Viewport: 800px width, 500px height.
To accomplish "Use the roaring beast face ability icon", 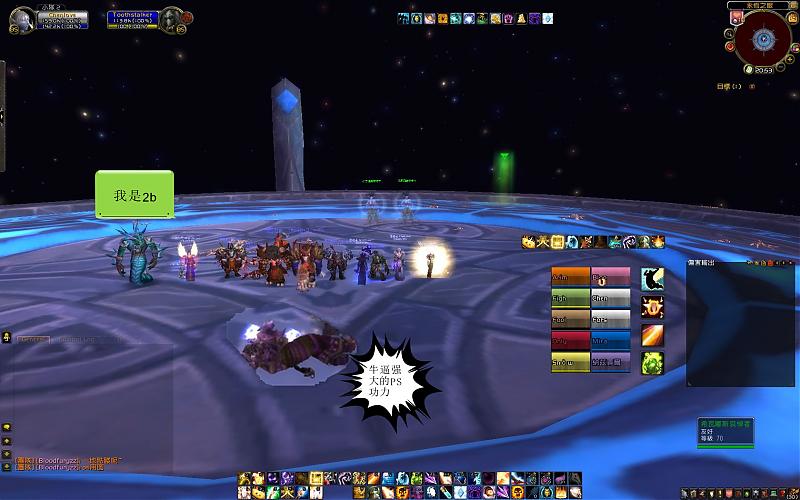I will [x=652, y=306].
